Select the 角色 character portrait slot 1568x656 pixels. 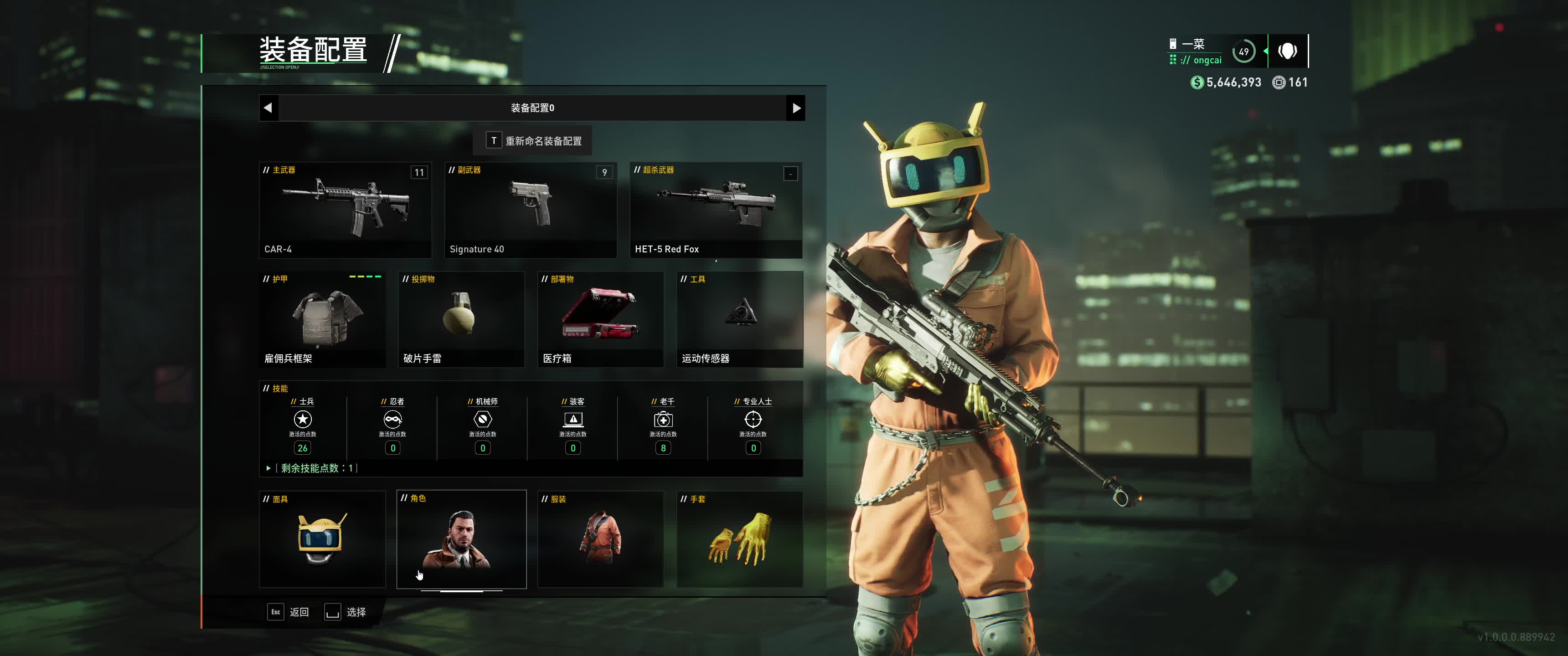click(461, 539)
